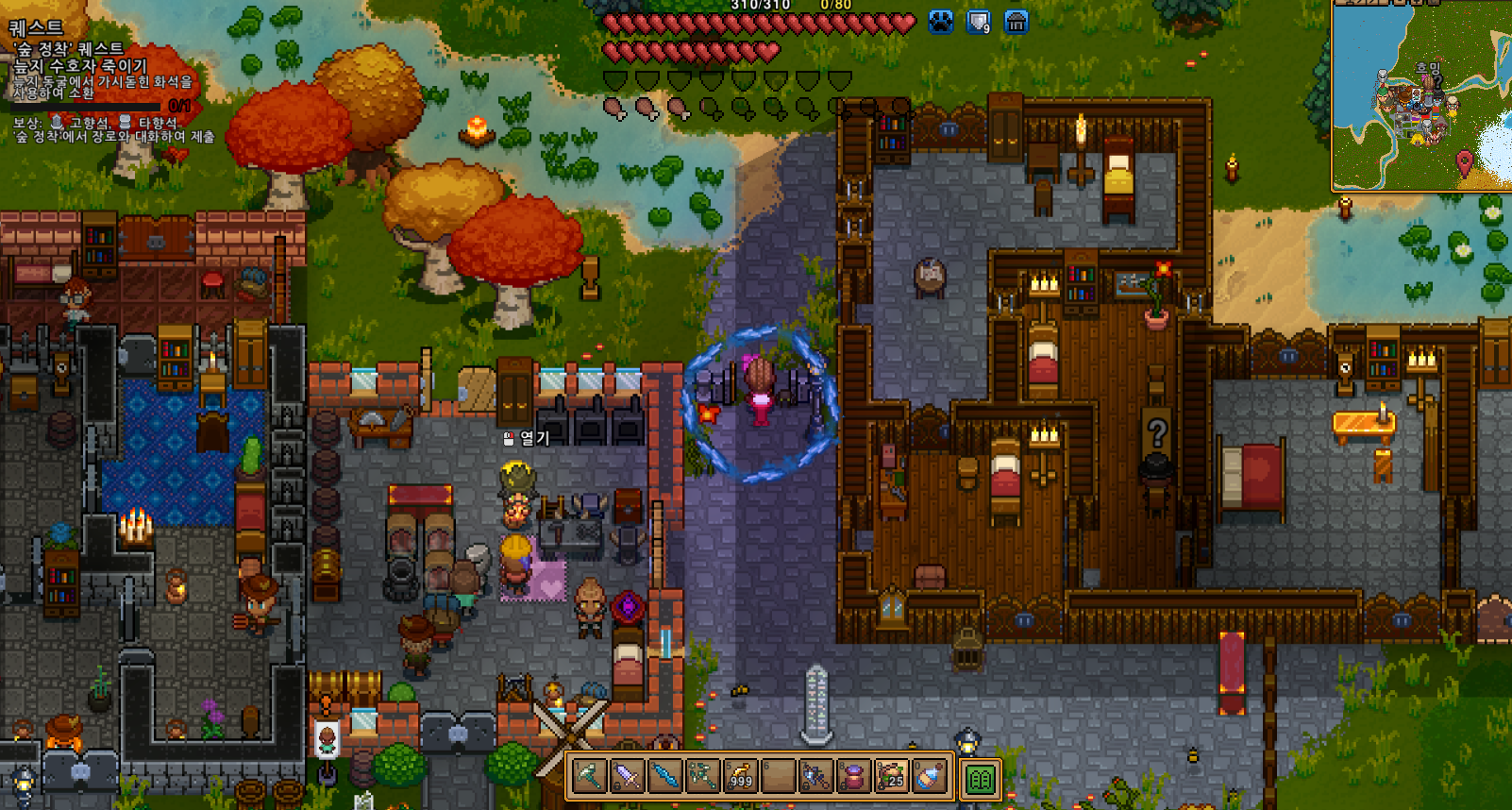This screenshot has height=810, width=1512.
Task: Open the green journal book button
Action: pos(981,780)
